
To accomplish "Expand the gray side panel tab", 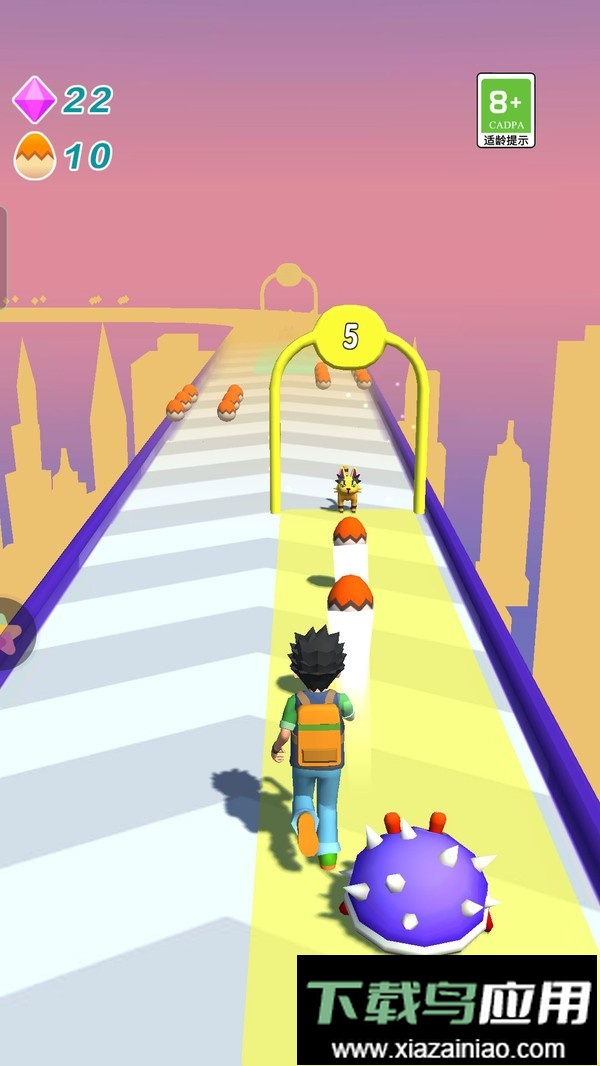I will (3, 255).
